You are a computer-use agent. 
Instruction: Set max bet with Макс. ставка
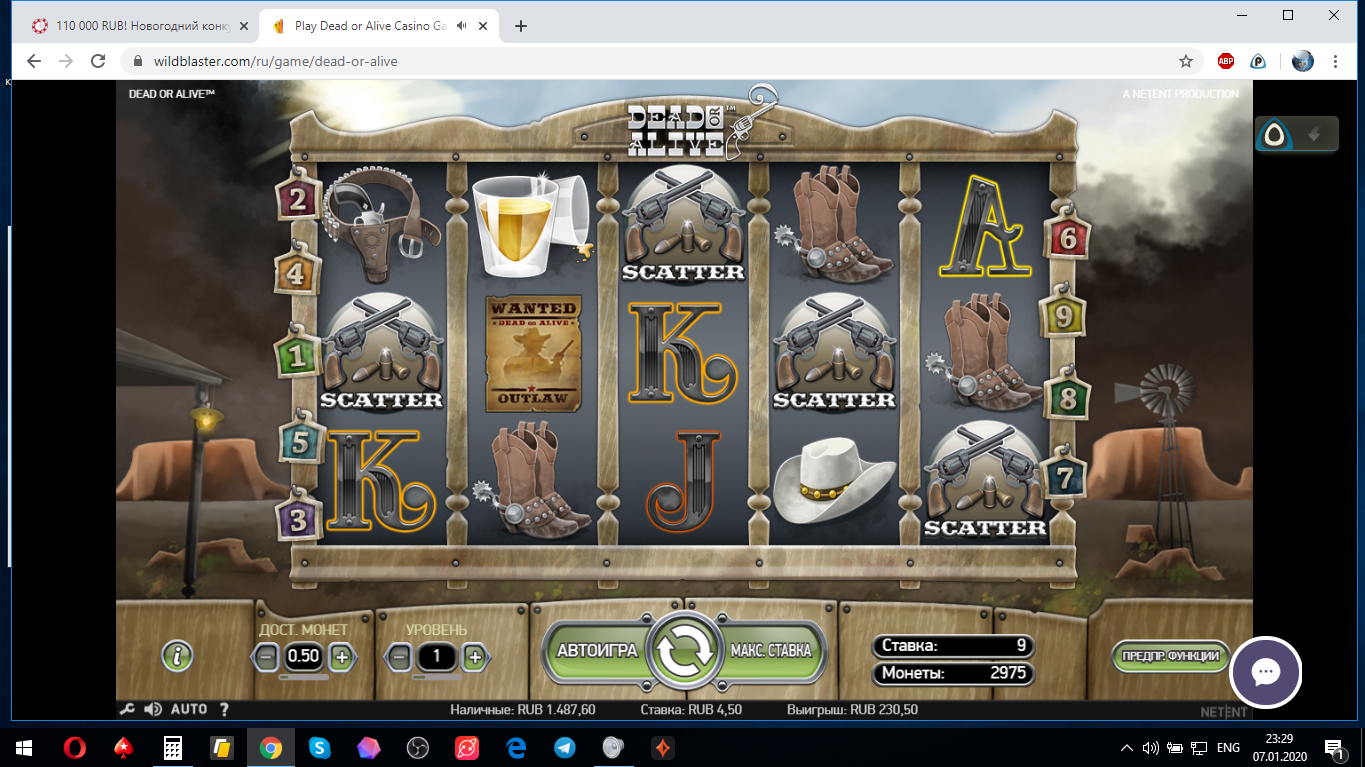pos(770,651)
